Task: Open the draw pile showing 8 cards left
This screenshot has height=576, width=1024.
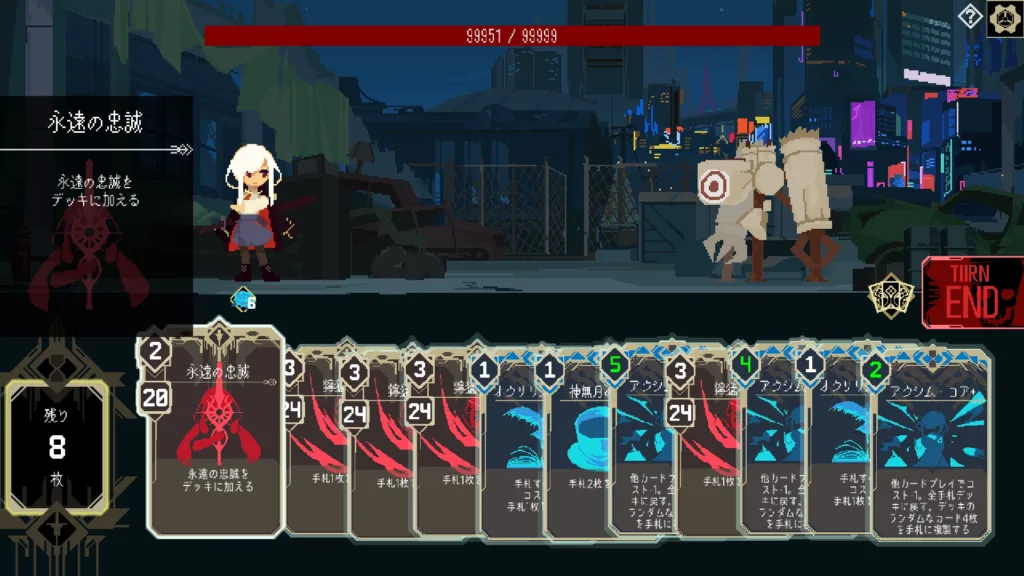Action: click(57, 448)
